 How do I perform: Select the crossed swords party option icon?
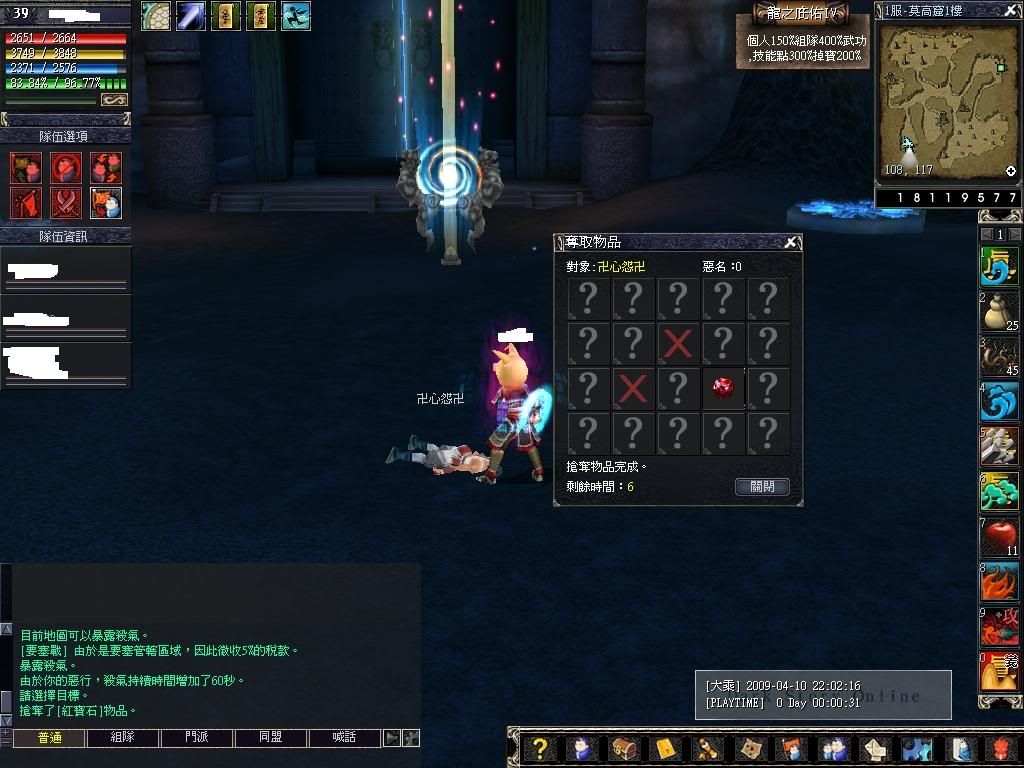coord(66,203)
